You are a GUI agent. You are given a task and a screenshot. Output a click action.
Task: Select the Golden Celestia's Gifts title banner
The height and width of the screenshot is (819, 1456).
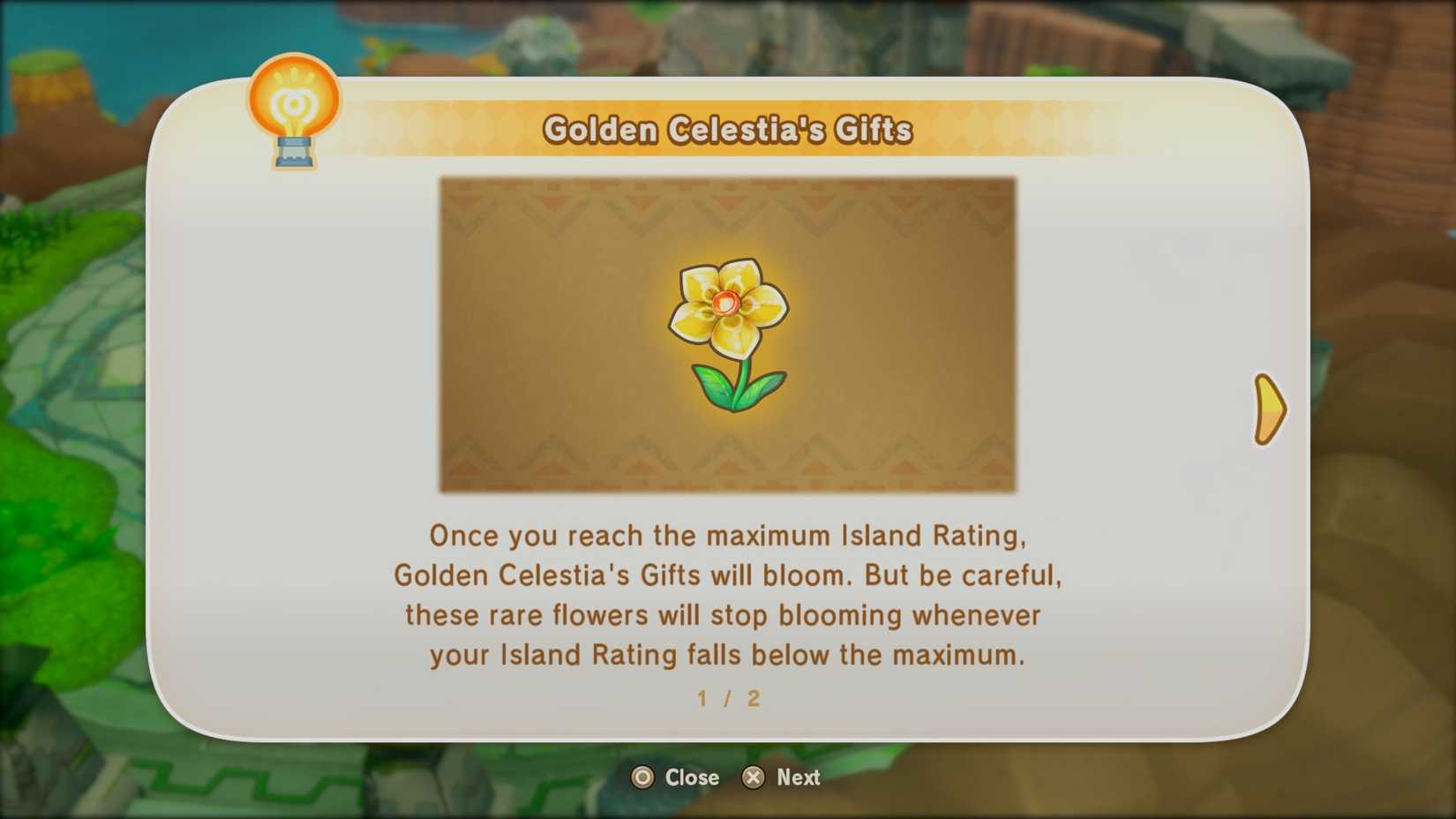tap(730, 129)
